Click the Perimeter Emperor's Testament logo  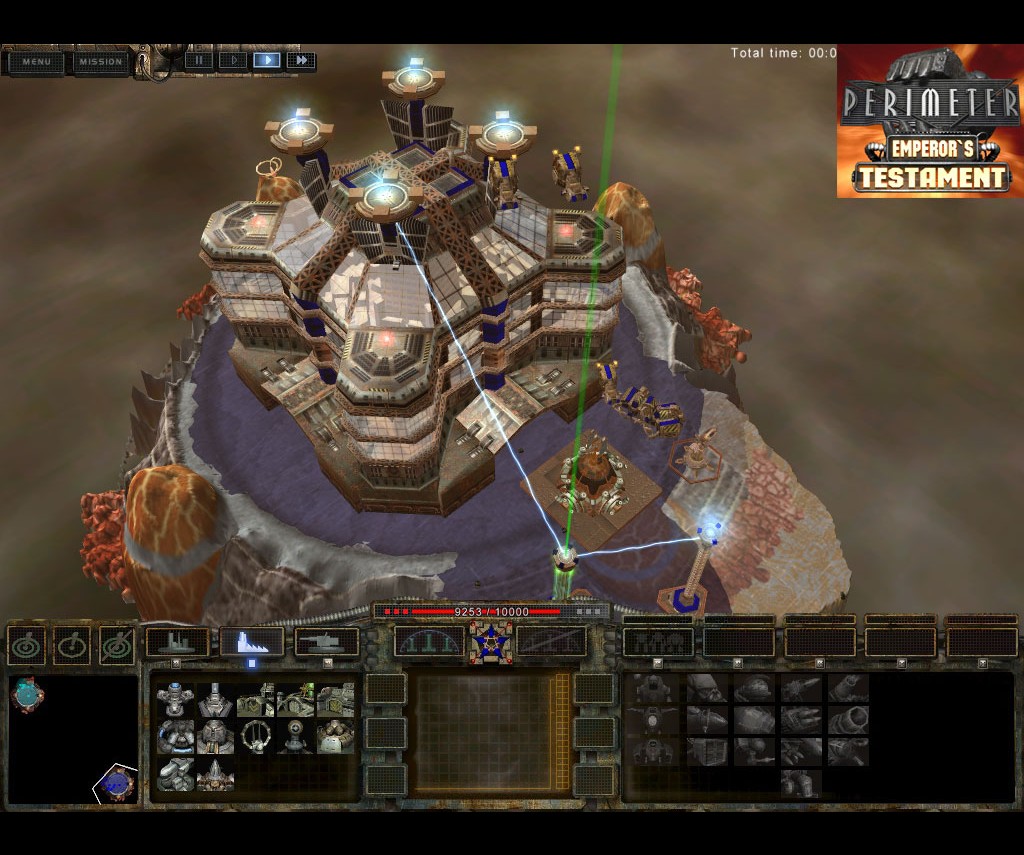[x=929, y=121]
